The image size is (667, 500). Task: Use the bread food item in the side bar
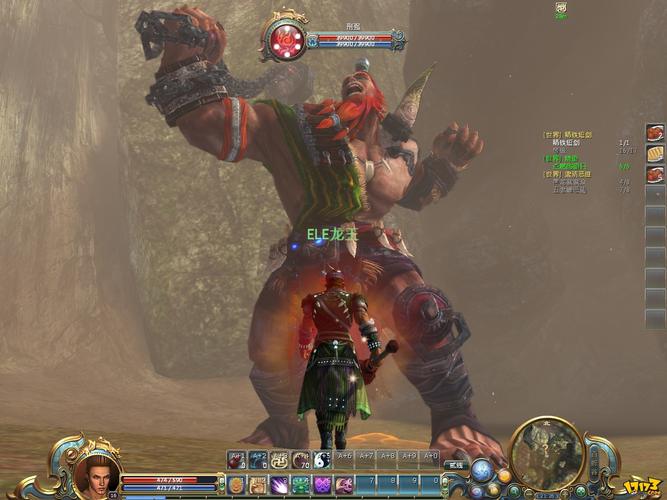[x=655, y=153]
